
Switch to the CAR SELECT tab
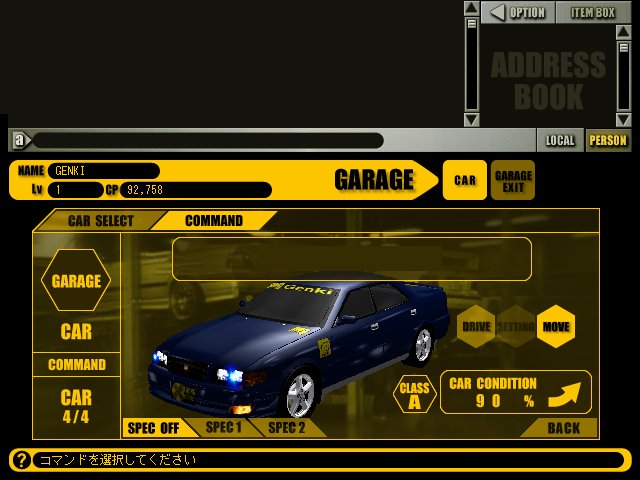(100, 220)
